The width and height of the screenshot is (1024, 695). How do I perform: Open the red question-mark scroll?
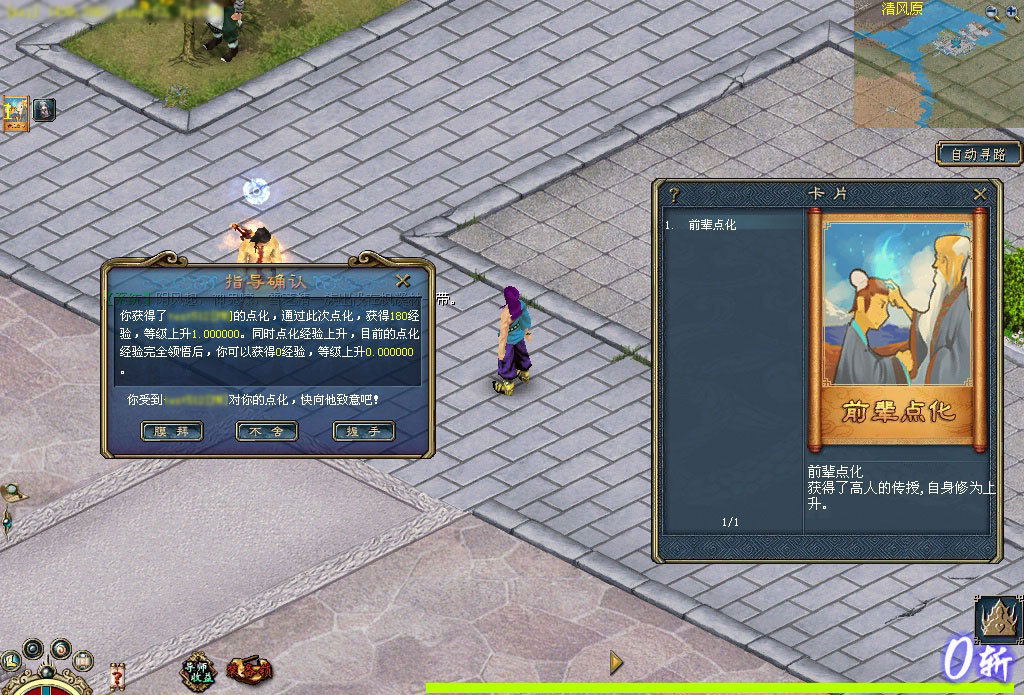tap(116, 675)
